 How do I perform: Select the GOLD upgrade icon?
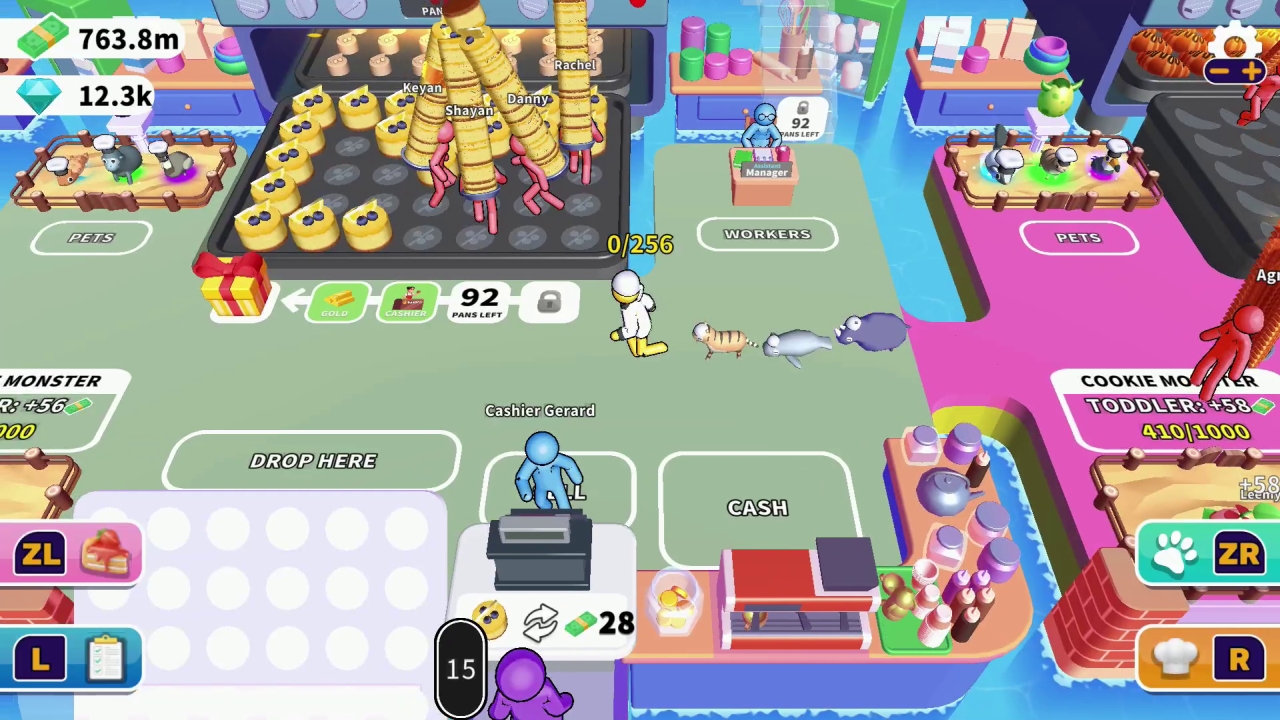click(338, 301)
